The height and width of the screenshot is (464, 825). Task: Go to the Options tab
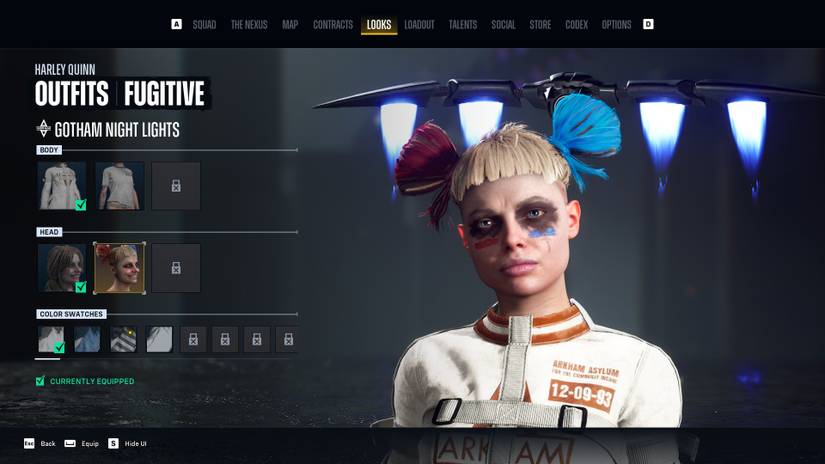(x=616, y=24)
